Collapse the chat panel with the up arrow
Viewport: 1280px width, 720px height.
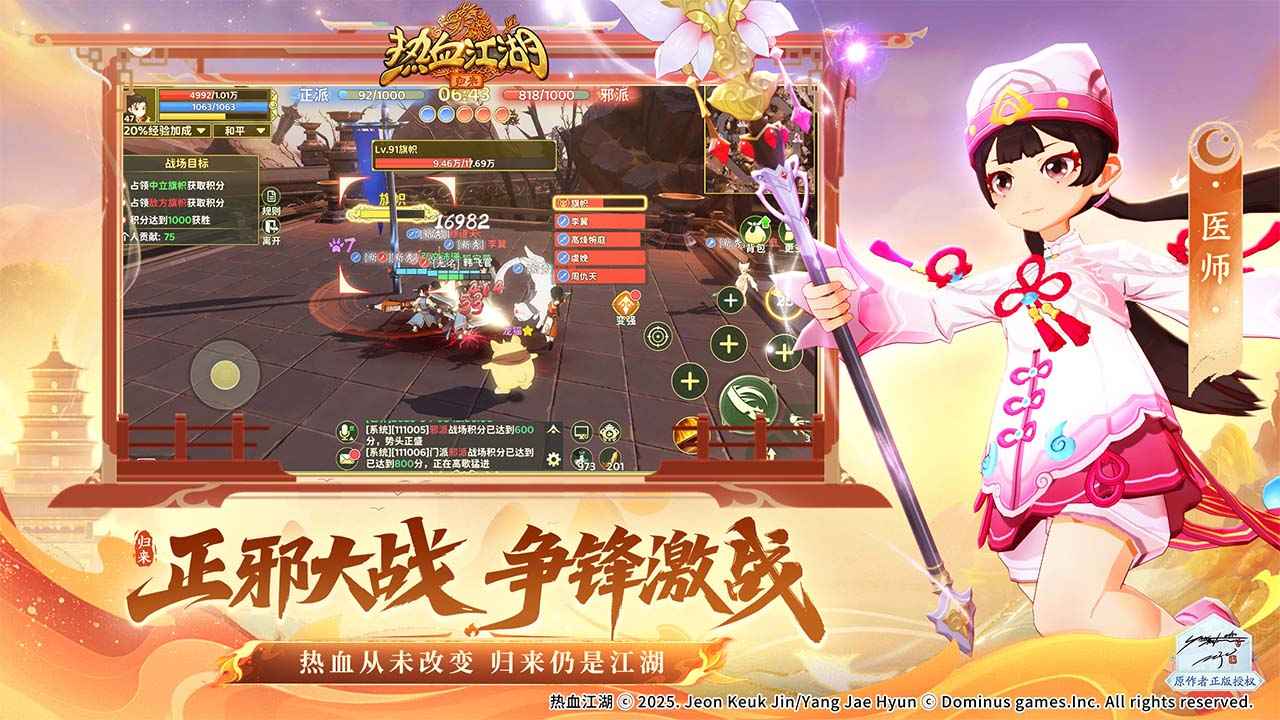(x=553, y=430)
